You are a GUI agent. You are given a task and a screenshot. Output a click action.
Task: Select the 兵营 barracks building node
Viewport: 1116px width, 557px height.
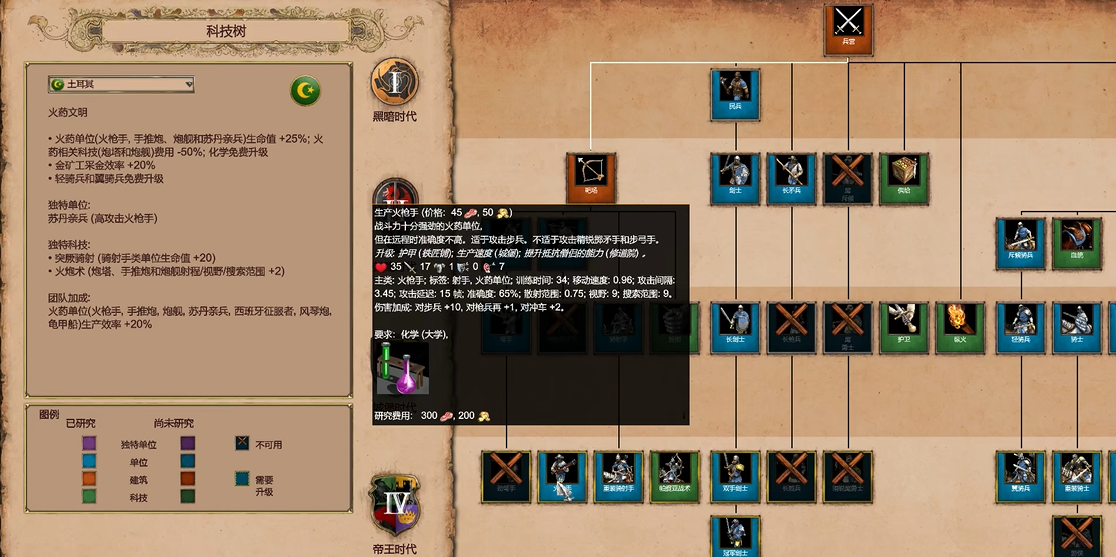coord(848,27)
